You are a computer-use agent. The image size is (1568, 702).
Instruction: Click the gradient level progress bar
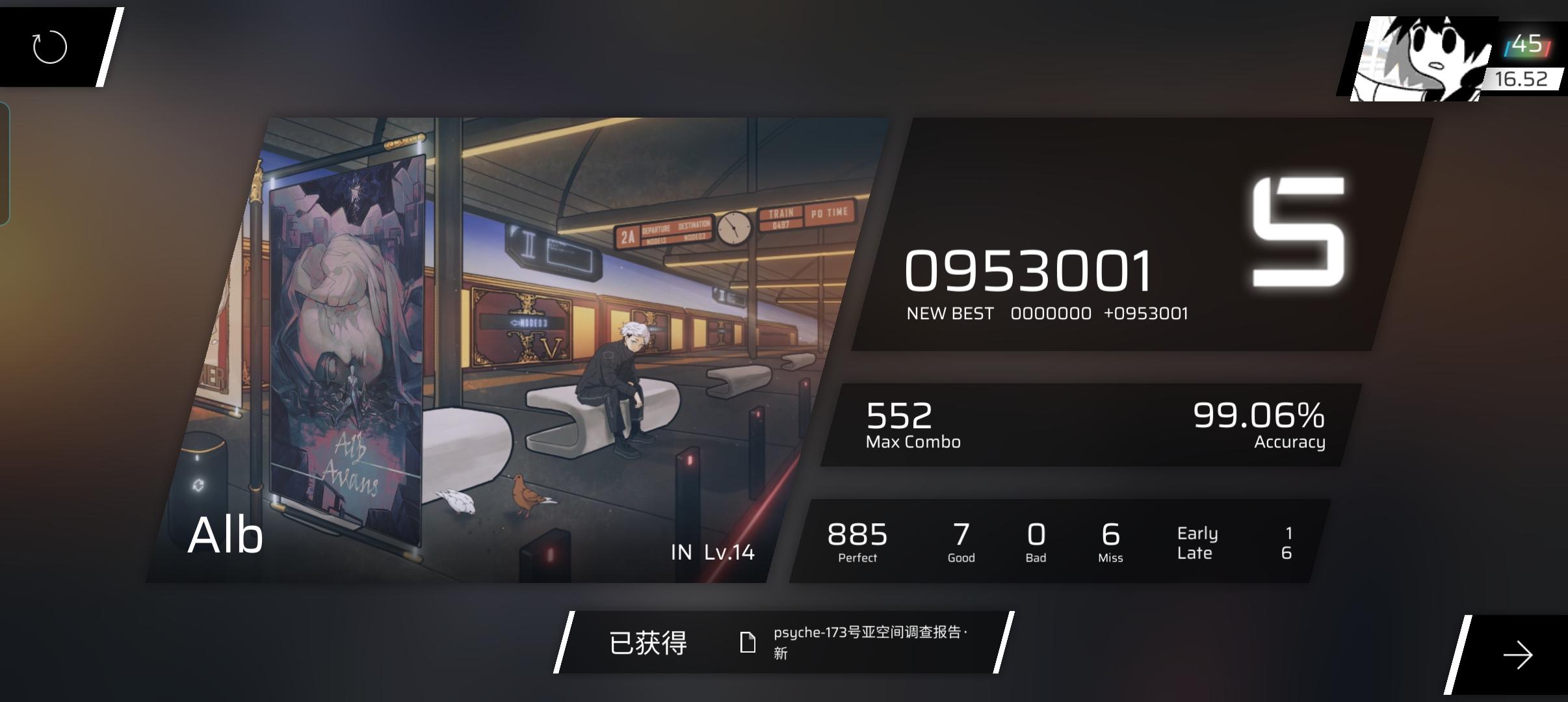[1528, 44]
